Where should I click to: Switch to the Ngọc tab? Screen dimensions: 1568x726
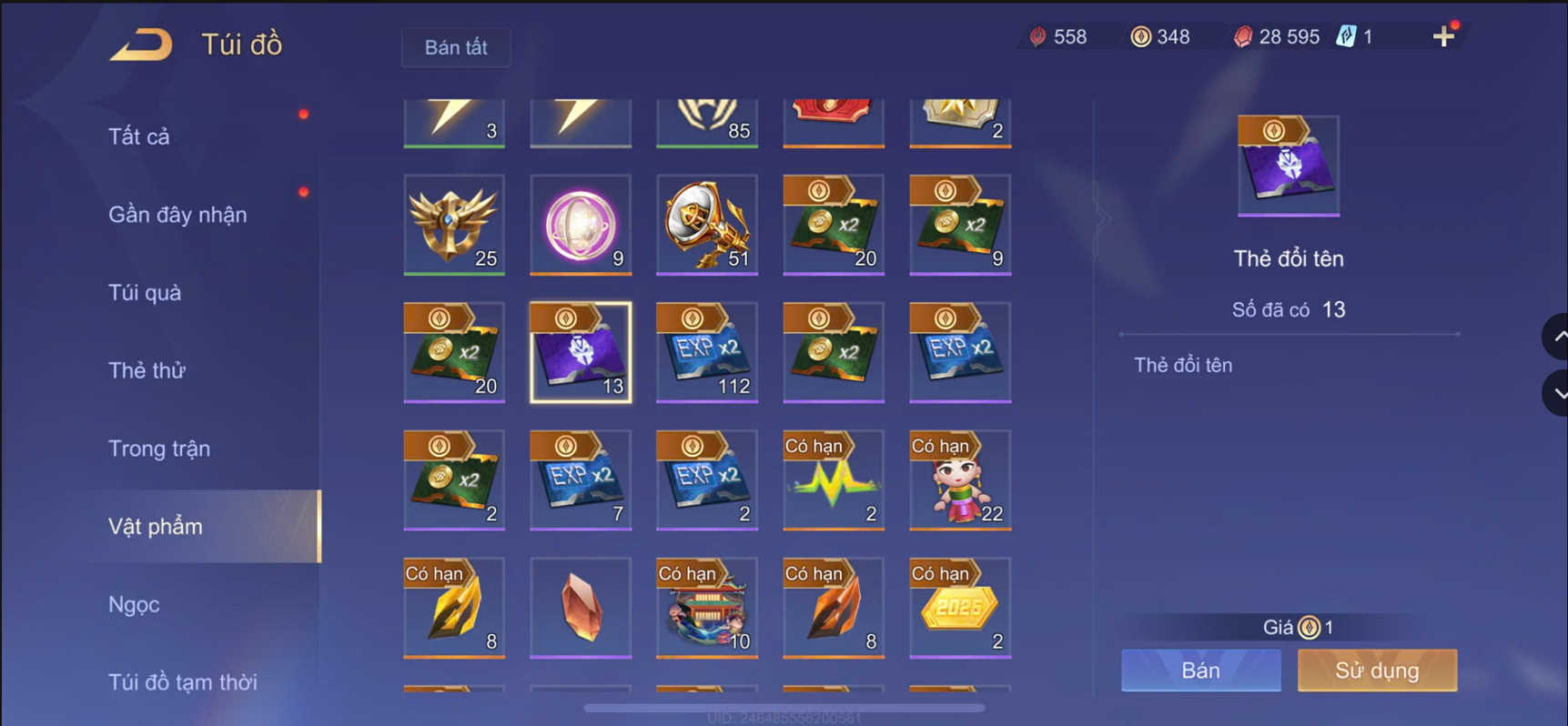pyautogui.click(x=133, y=604)
